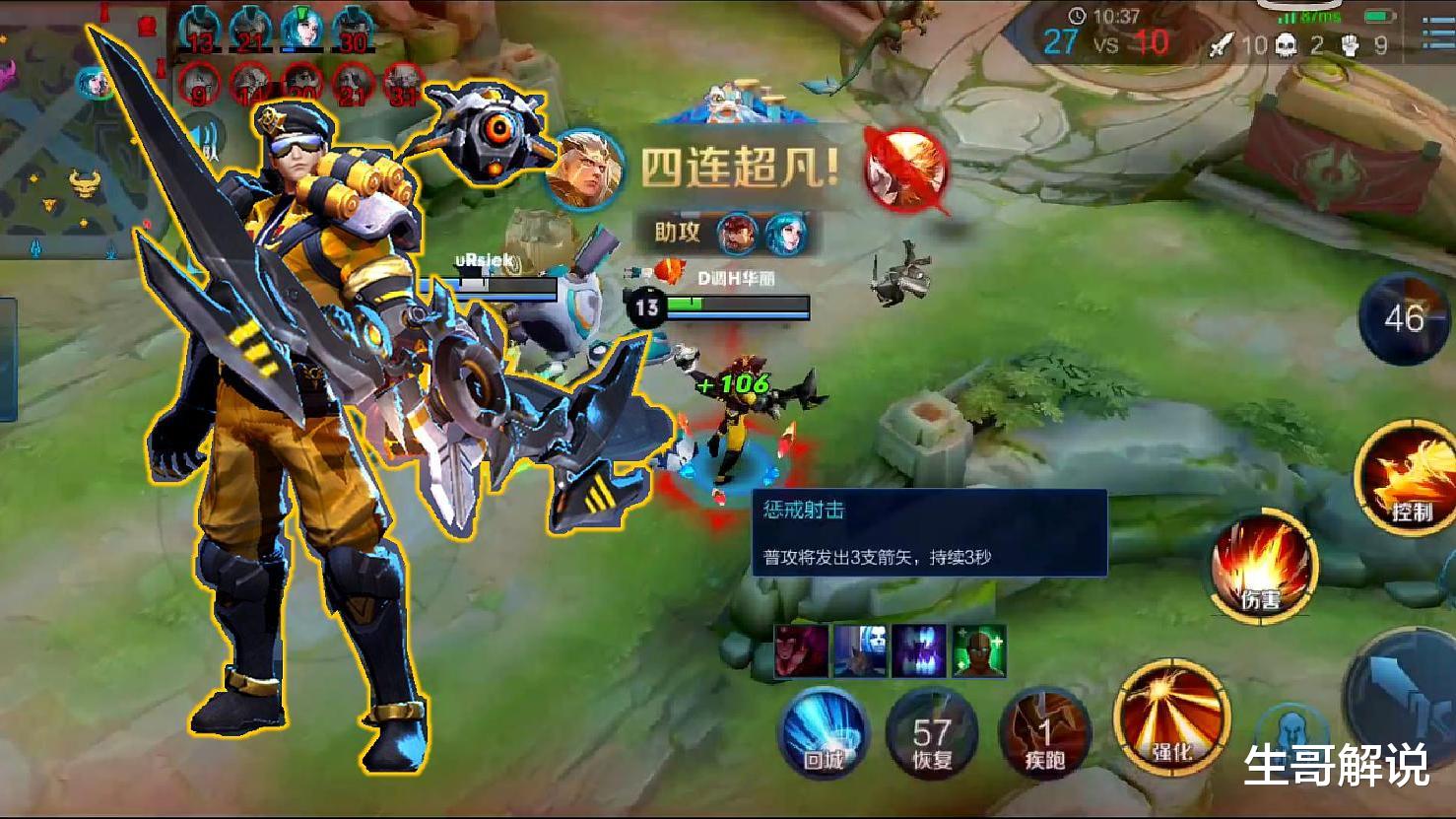
Task: Tap the 回城 recall button
Action: click(x=824, y=733)
